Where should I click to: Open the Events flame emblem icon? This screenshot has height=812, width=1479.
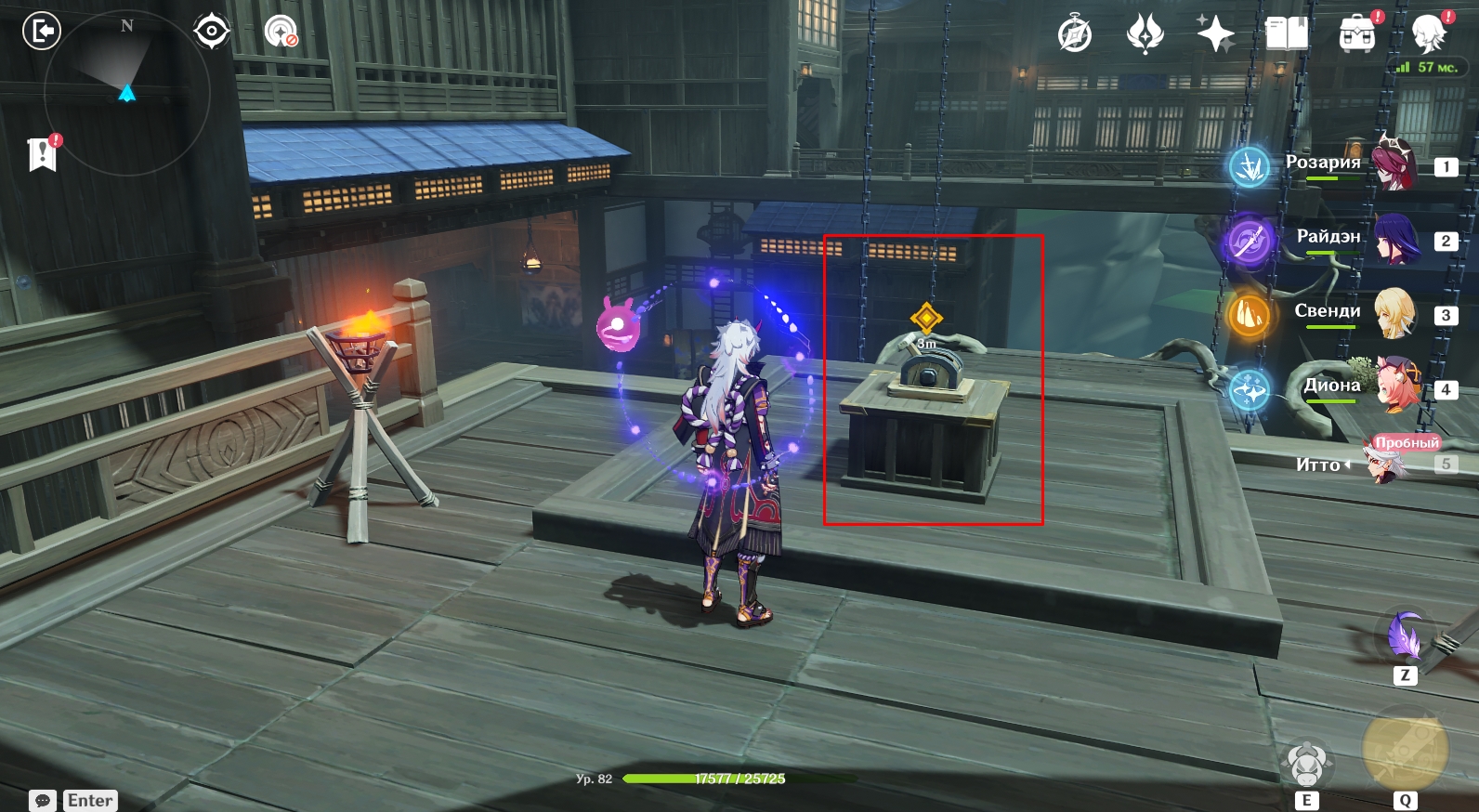(x=1145, y=34)
